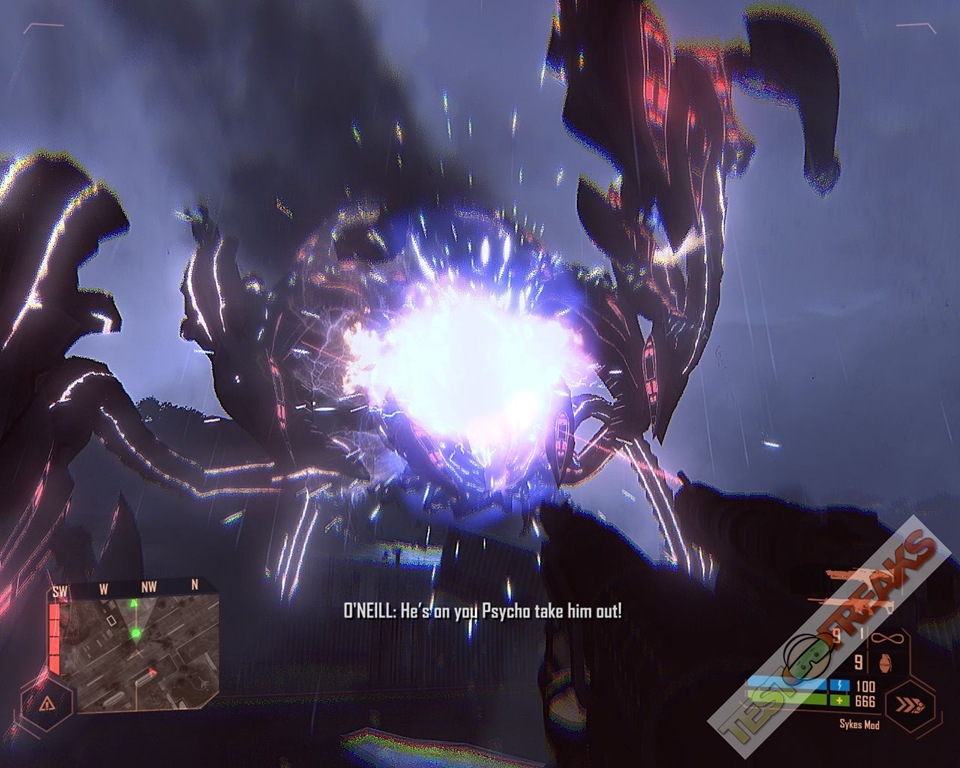Choose the lower weapon silhouette icon

(850, 602)
